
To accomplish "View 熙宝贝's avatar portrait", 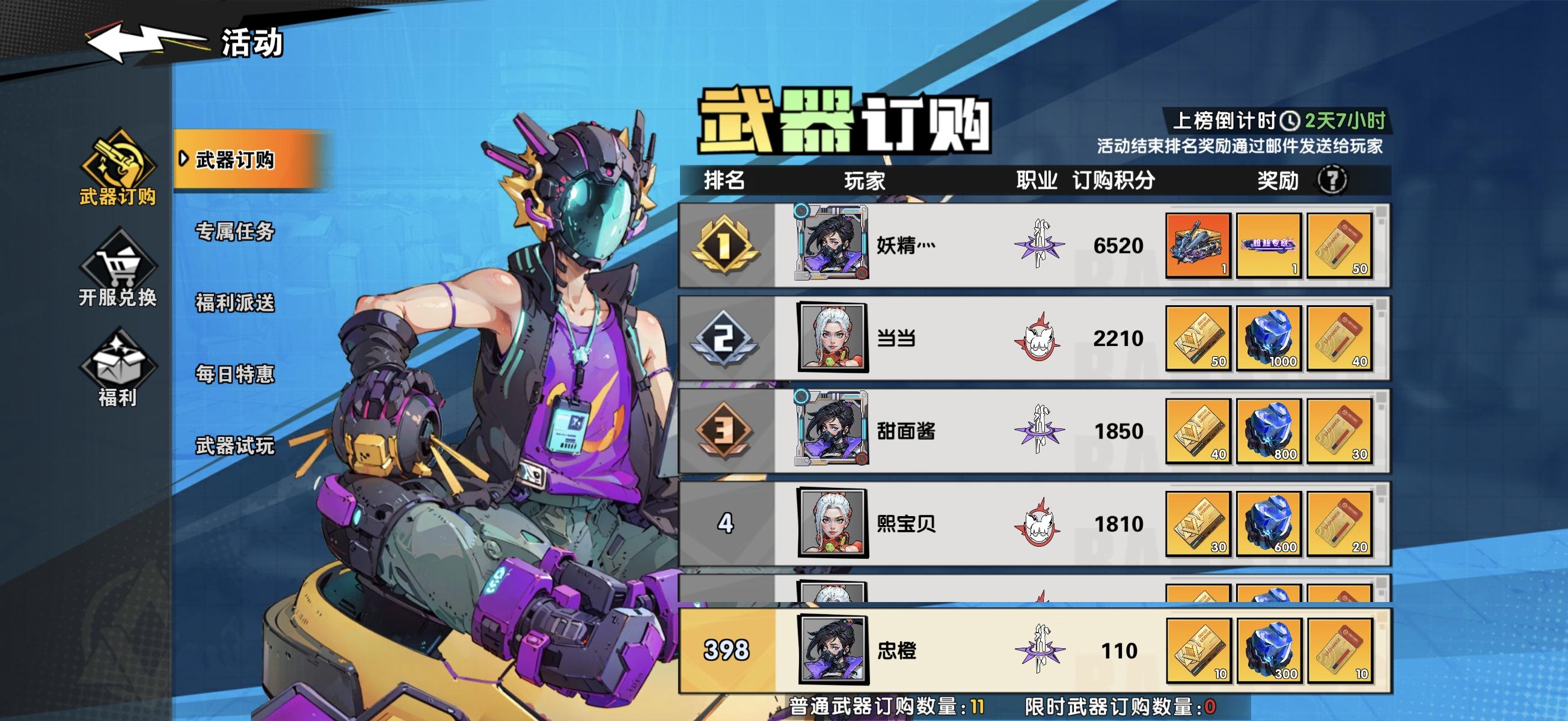I will 834,523.
